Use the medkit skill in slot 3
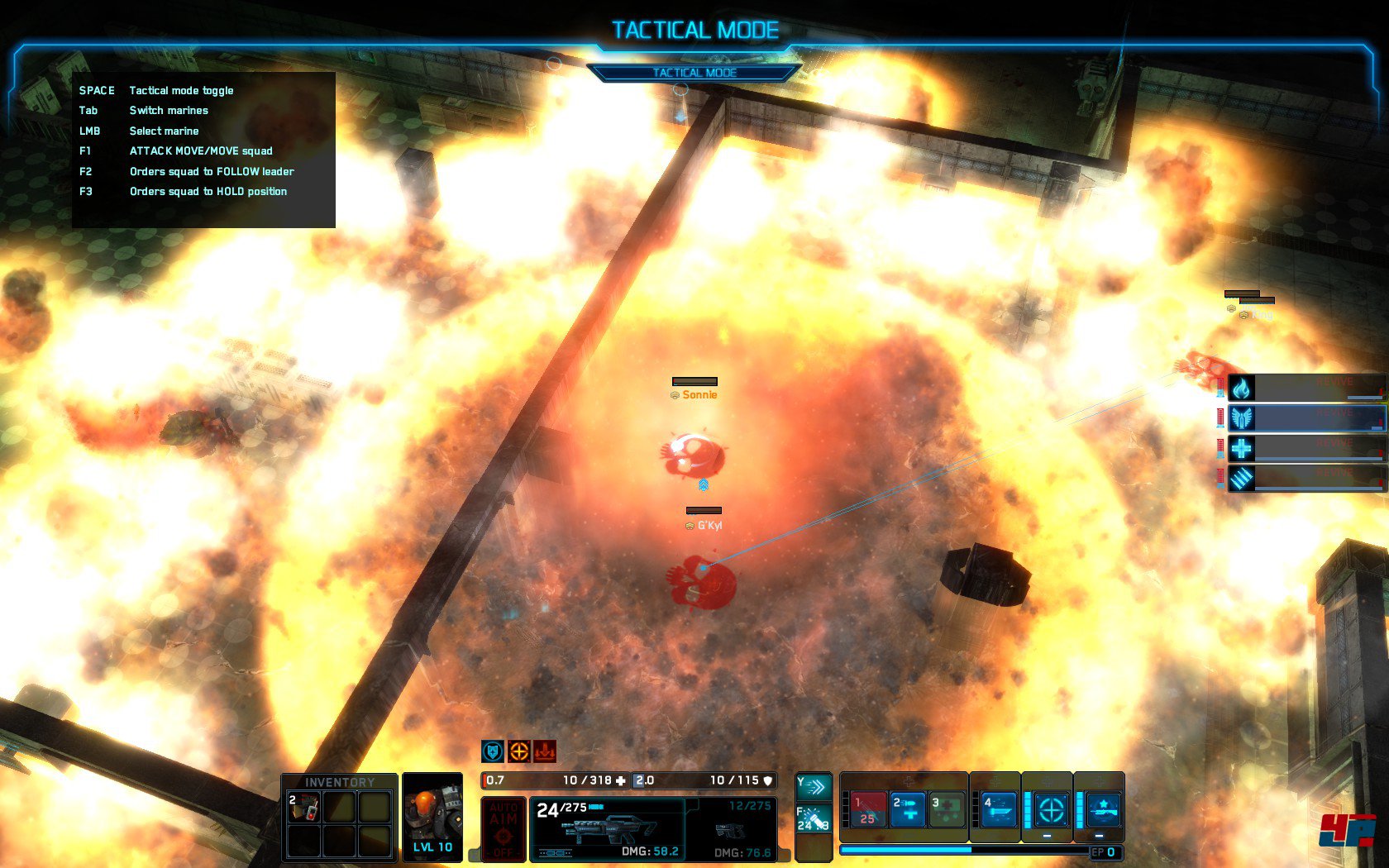This screenshot has height=868, width=1389. [x=947, y=809]
